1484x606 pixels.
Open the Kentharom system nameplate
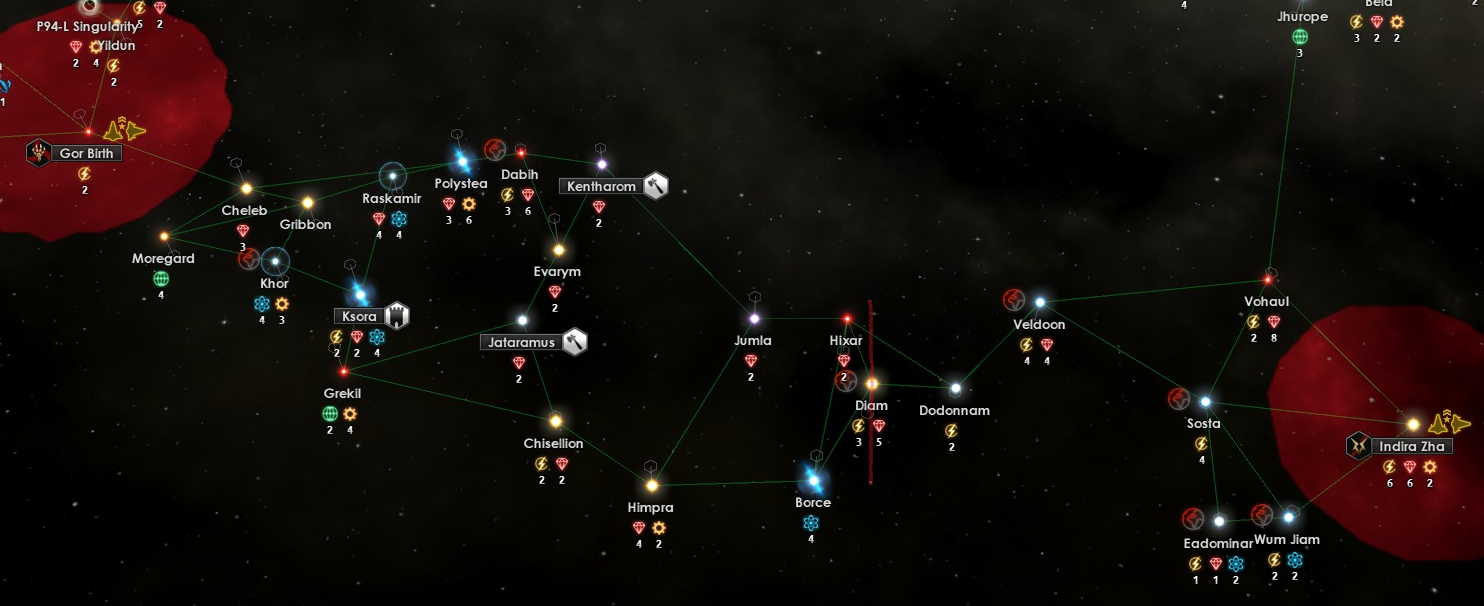[x=601, y=186]
